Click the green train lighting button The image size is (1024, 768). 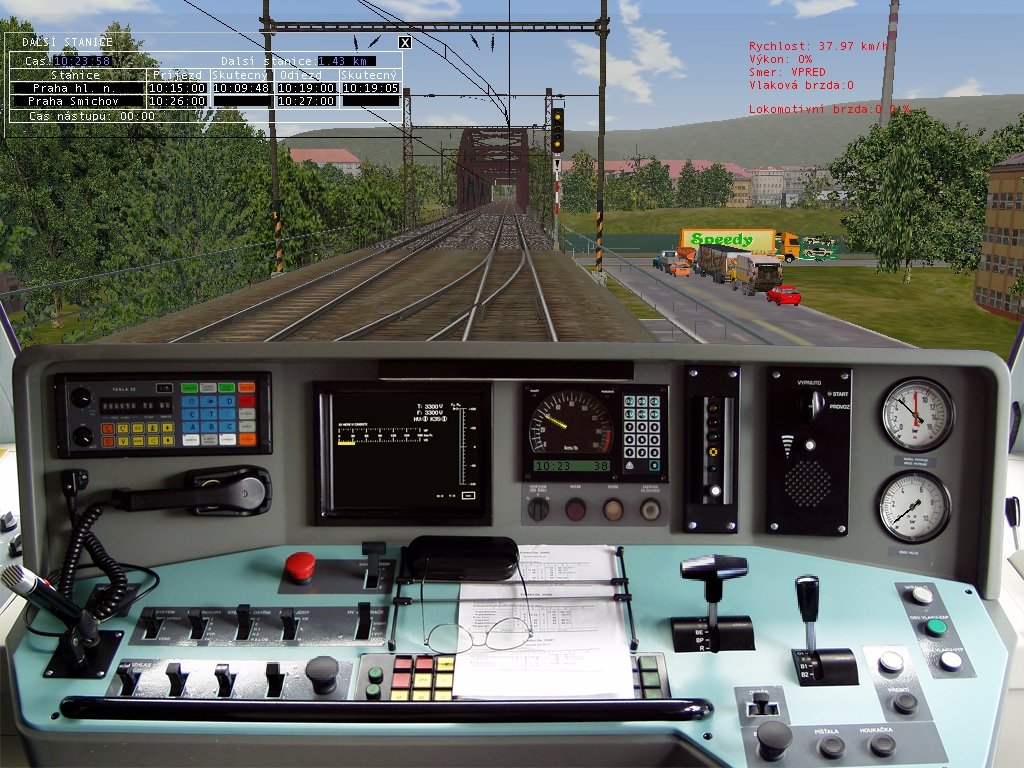point(936,627)
